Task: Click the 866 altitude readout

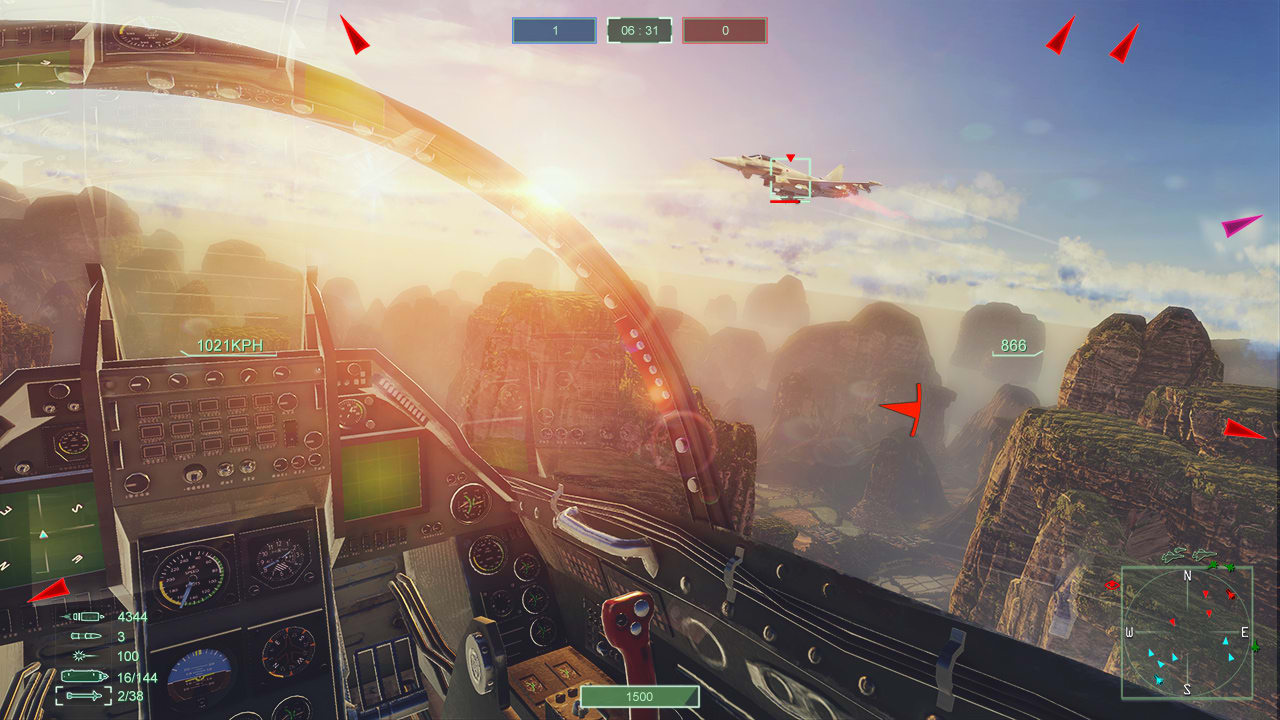Action: coord(1011,345)
